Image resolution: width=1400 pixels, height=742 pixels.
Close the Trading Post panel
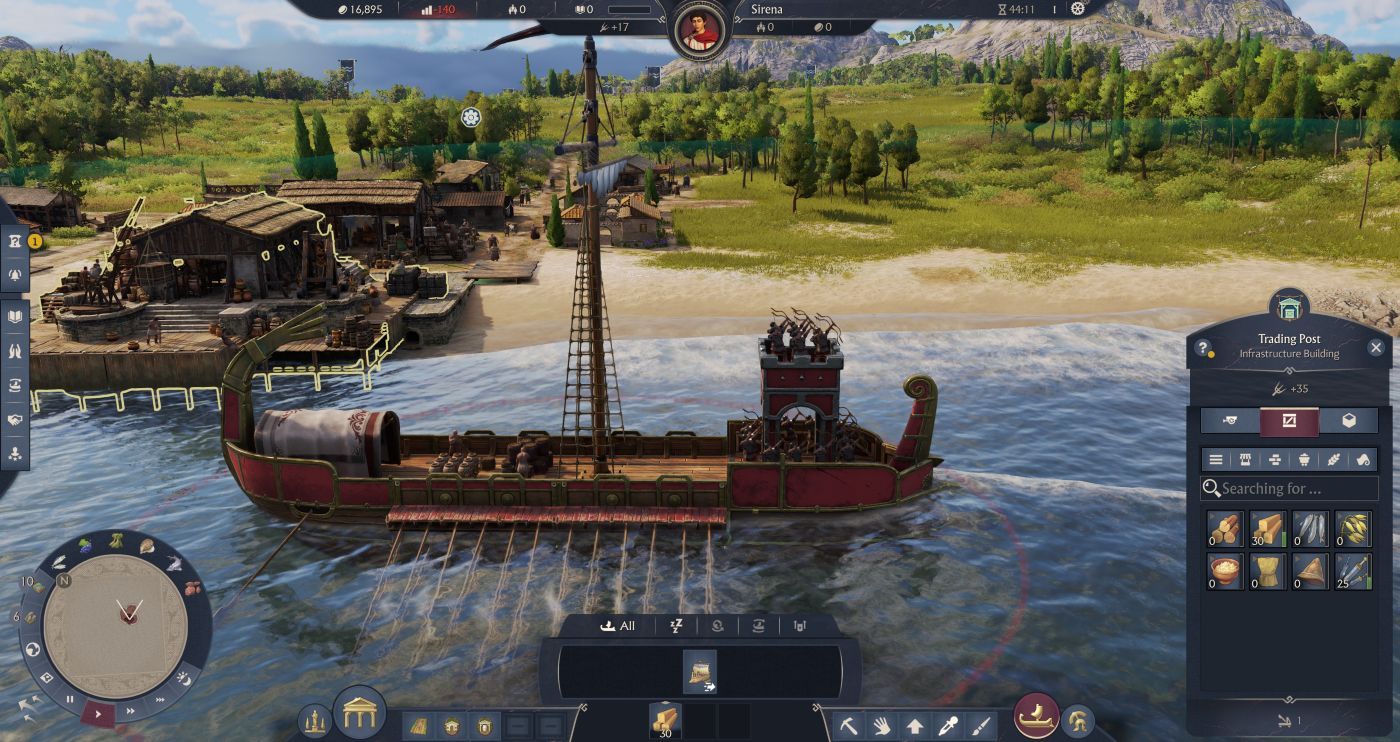(1376, 348)
